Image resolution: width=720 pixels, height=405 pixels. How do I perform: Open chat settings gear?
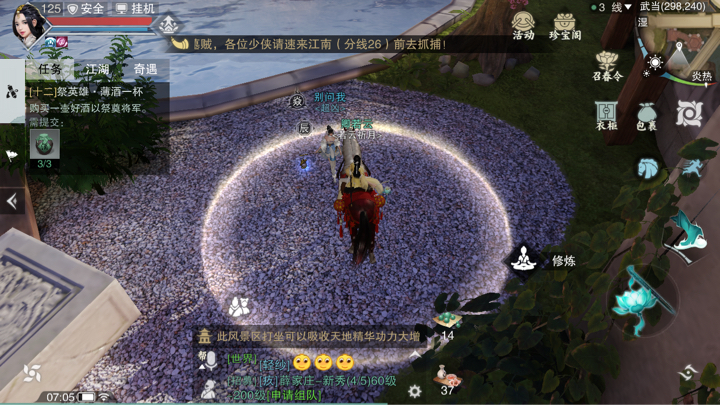pyautogui.click(x=414, y=391)
